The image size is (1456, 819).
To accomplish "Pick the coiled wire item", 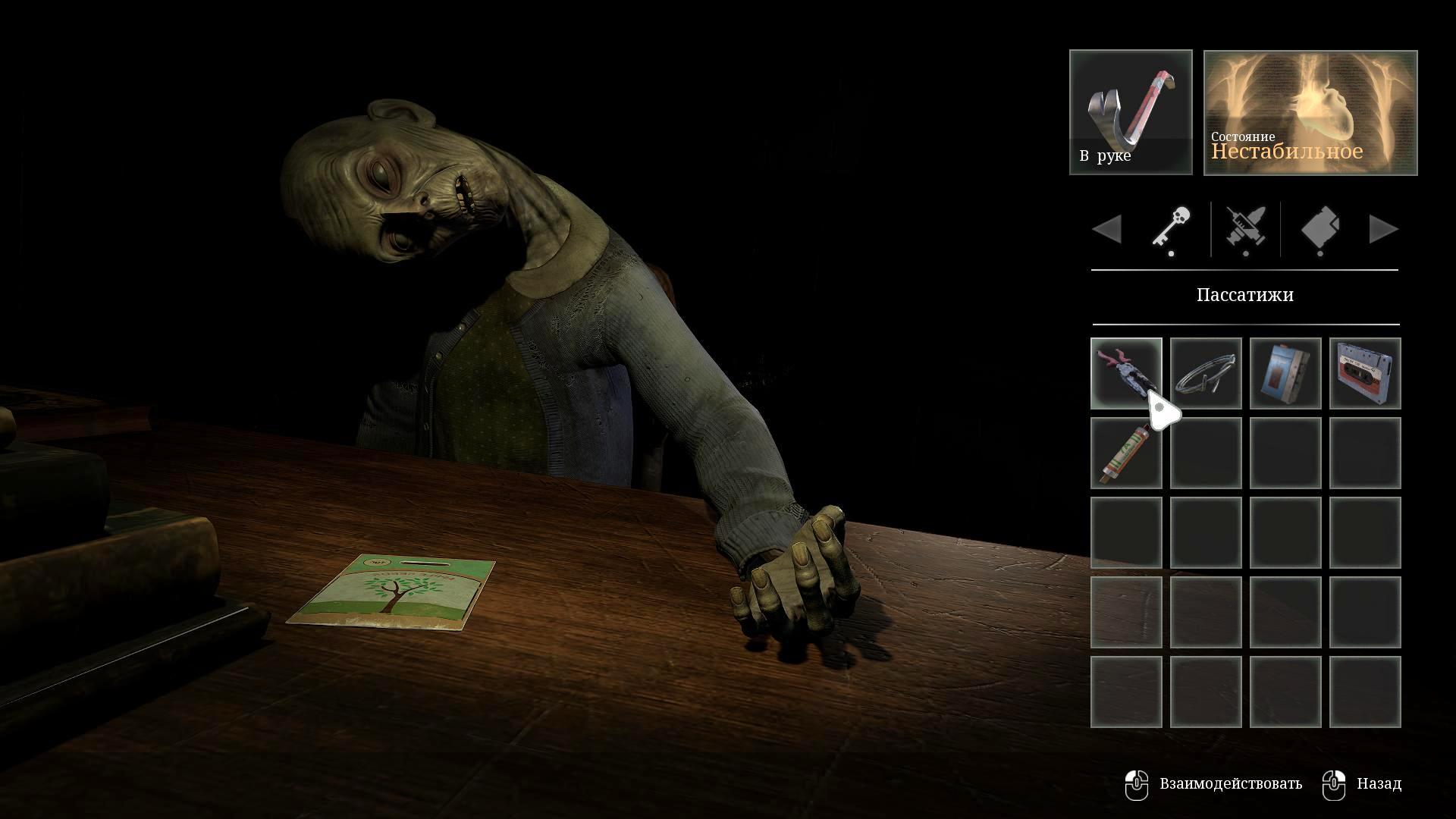I will click(1206, 373).
